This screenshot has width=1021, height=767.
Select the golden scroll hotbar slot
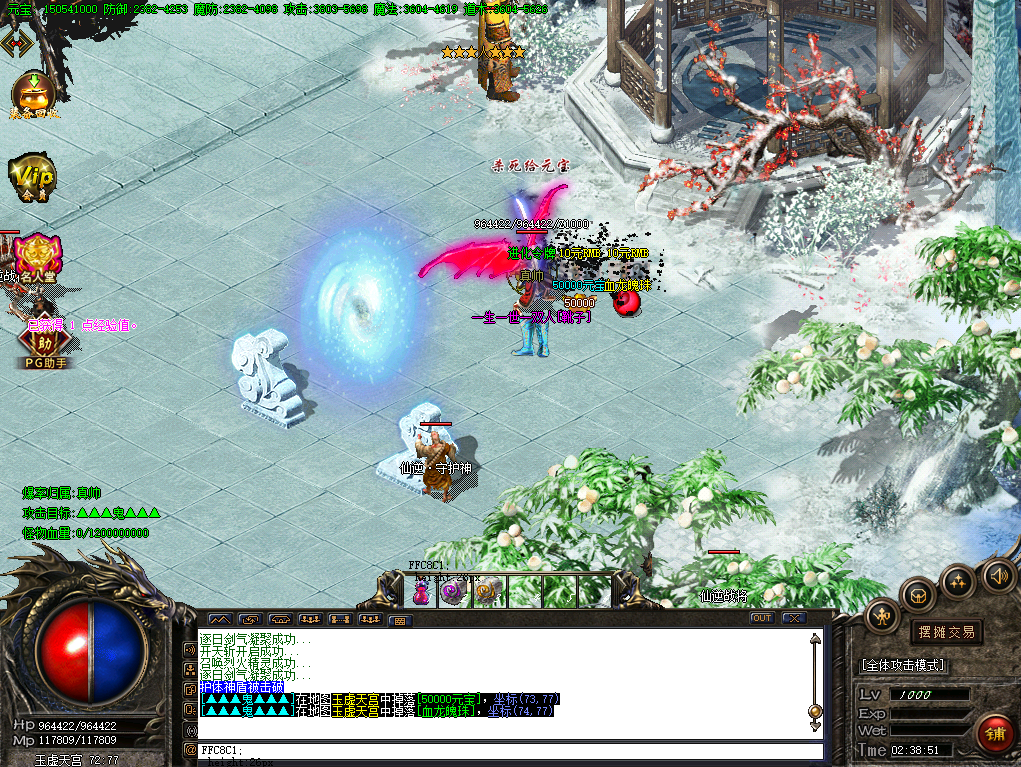pyautogui.click(x=488, y=592)
